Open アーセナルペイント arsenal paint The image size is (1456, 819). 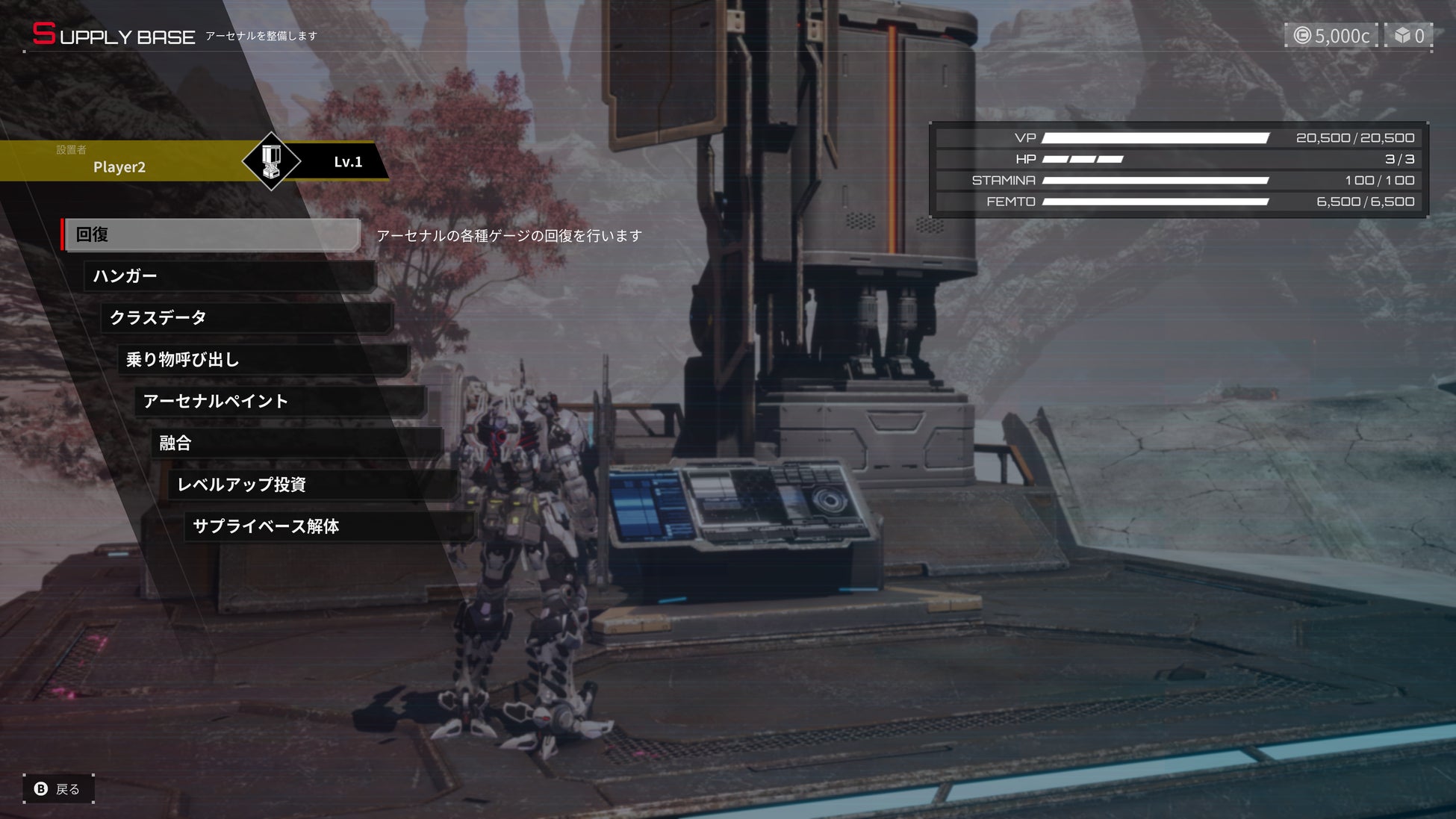coord(280,402)
